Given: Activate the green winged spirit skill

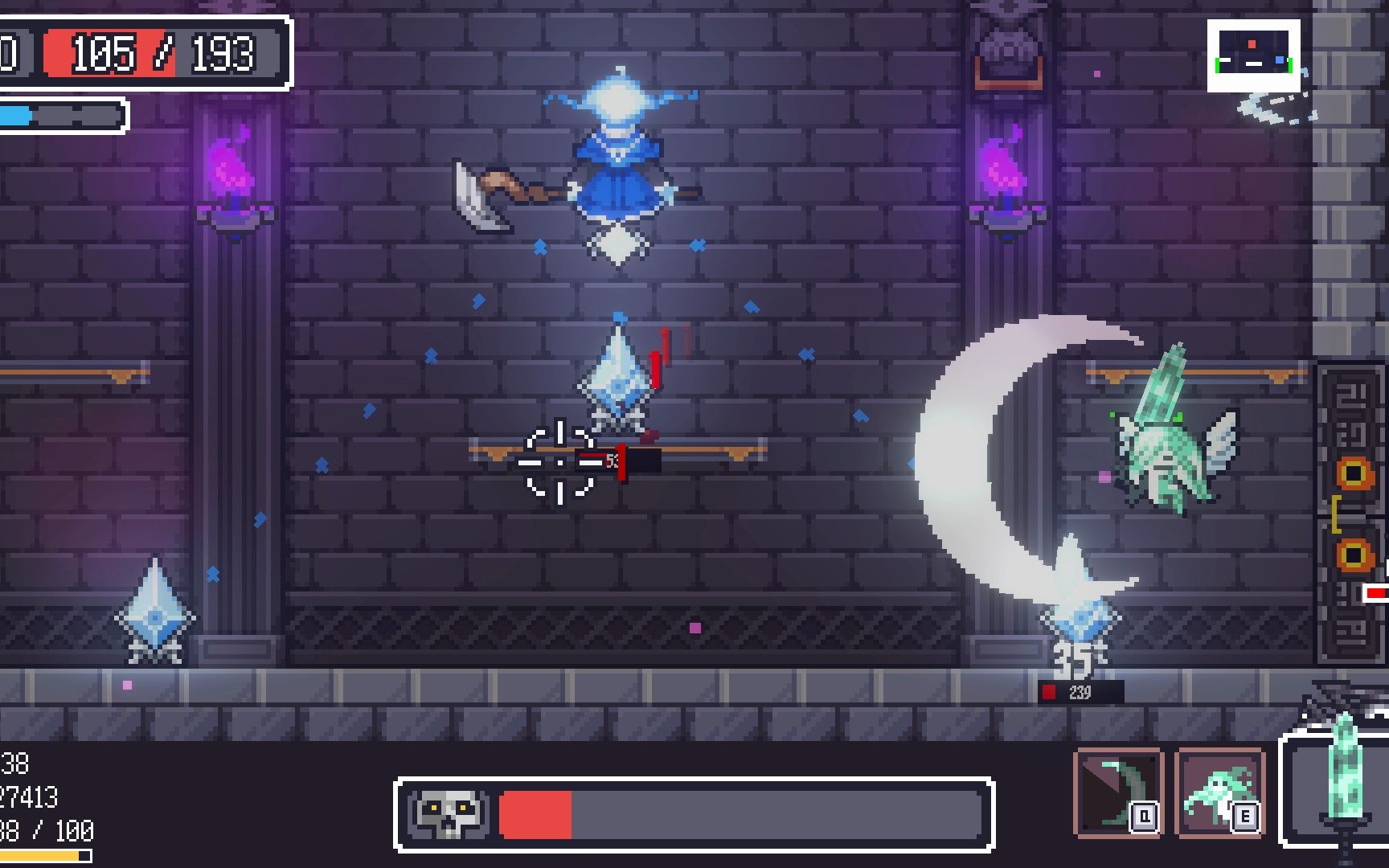Looking at the screenshot, I should coord(1219,792).
